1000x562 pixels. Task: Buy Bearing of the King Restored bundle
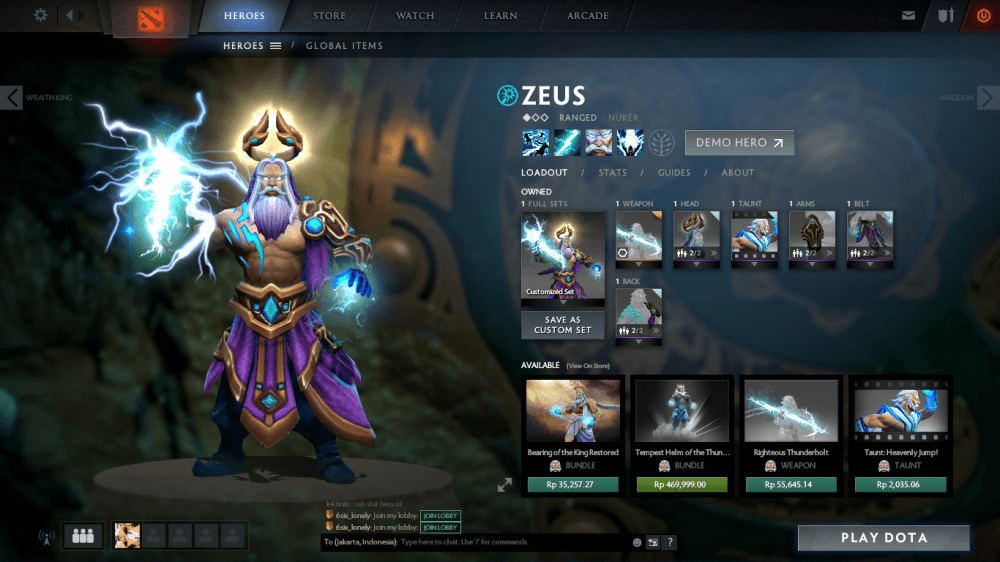pyautogui.click(x=573, y=484)
